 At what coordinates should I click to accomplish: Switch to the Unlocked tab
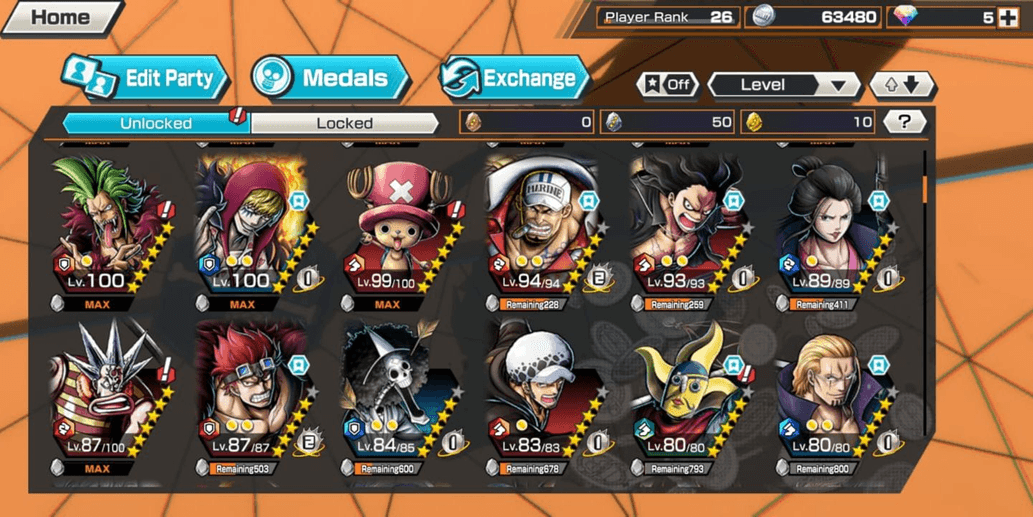(156, 123)
